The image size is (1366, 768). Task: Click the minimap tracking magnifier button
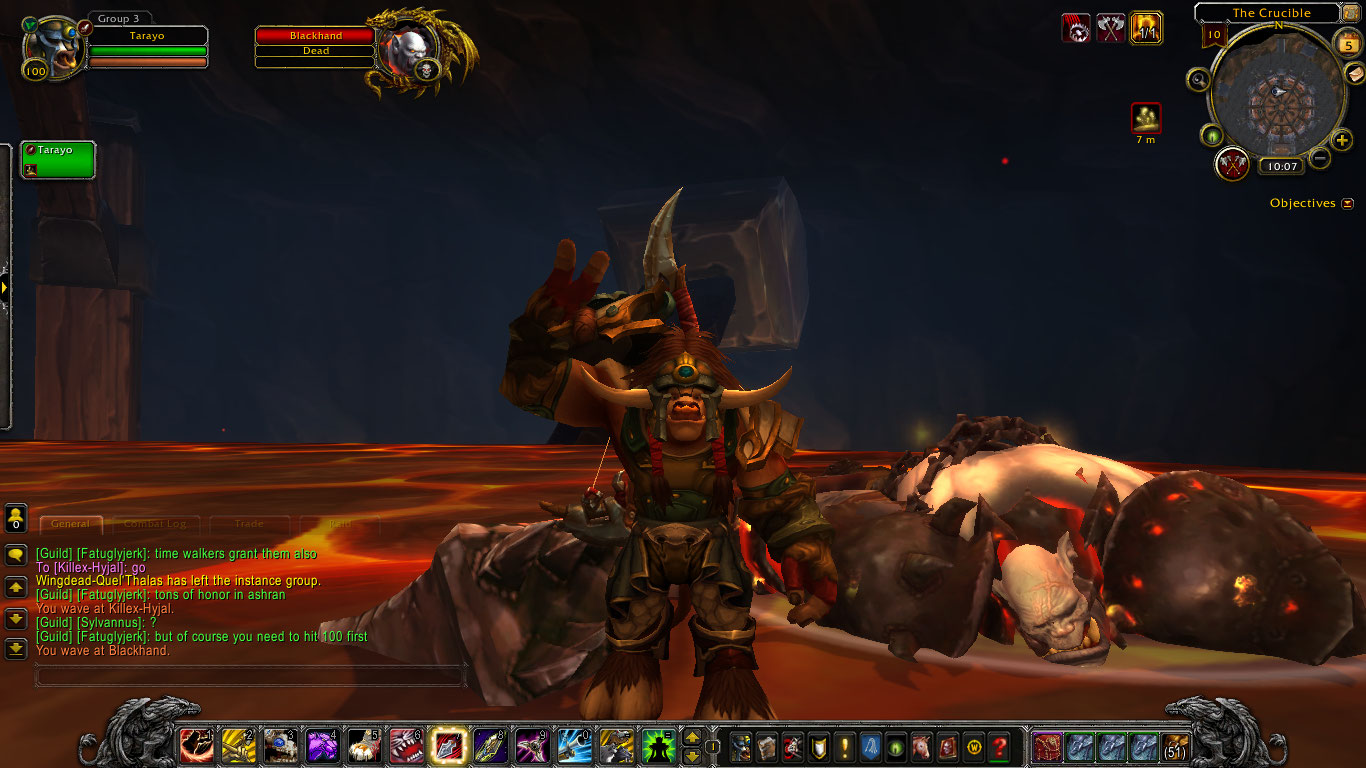pyautogui.click(x=1198, y=80)
